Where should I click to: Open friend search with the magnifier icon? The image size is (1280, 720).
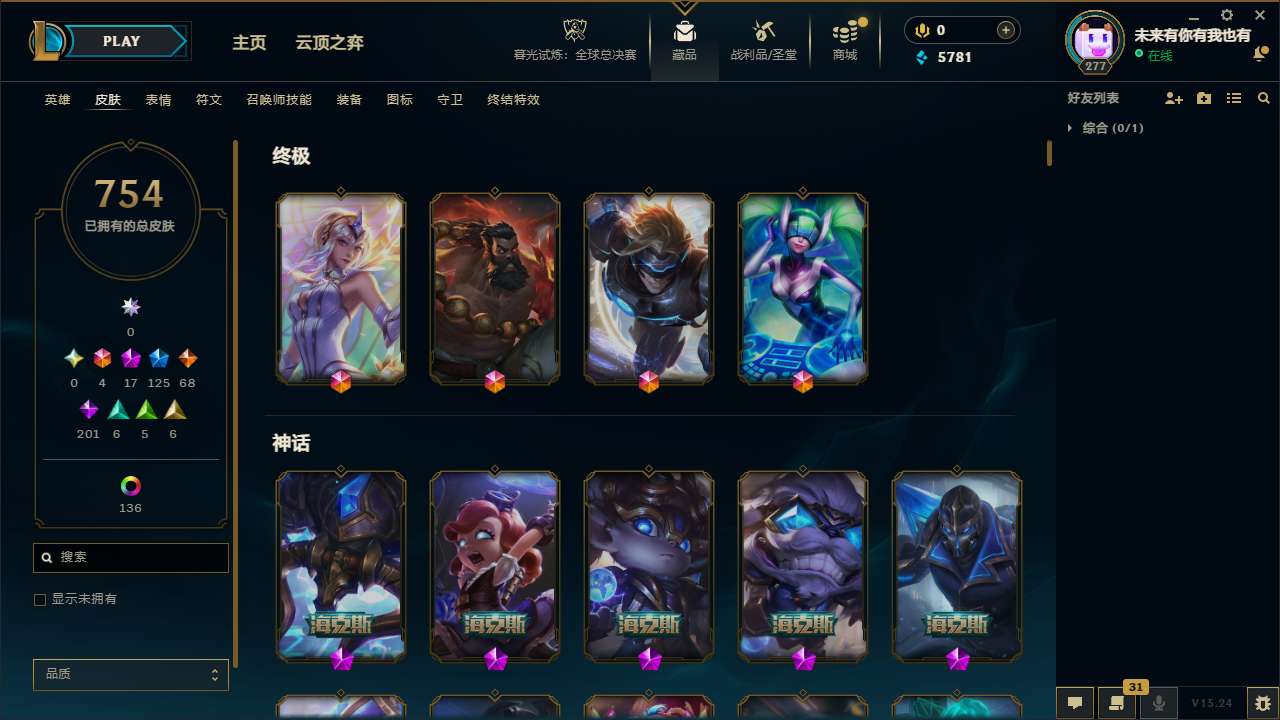pos(1264,98)
